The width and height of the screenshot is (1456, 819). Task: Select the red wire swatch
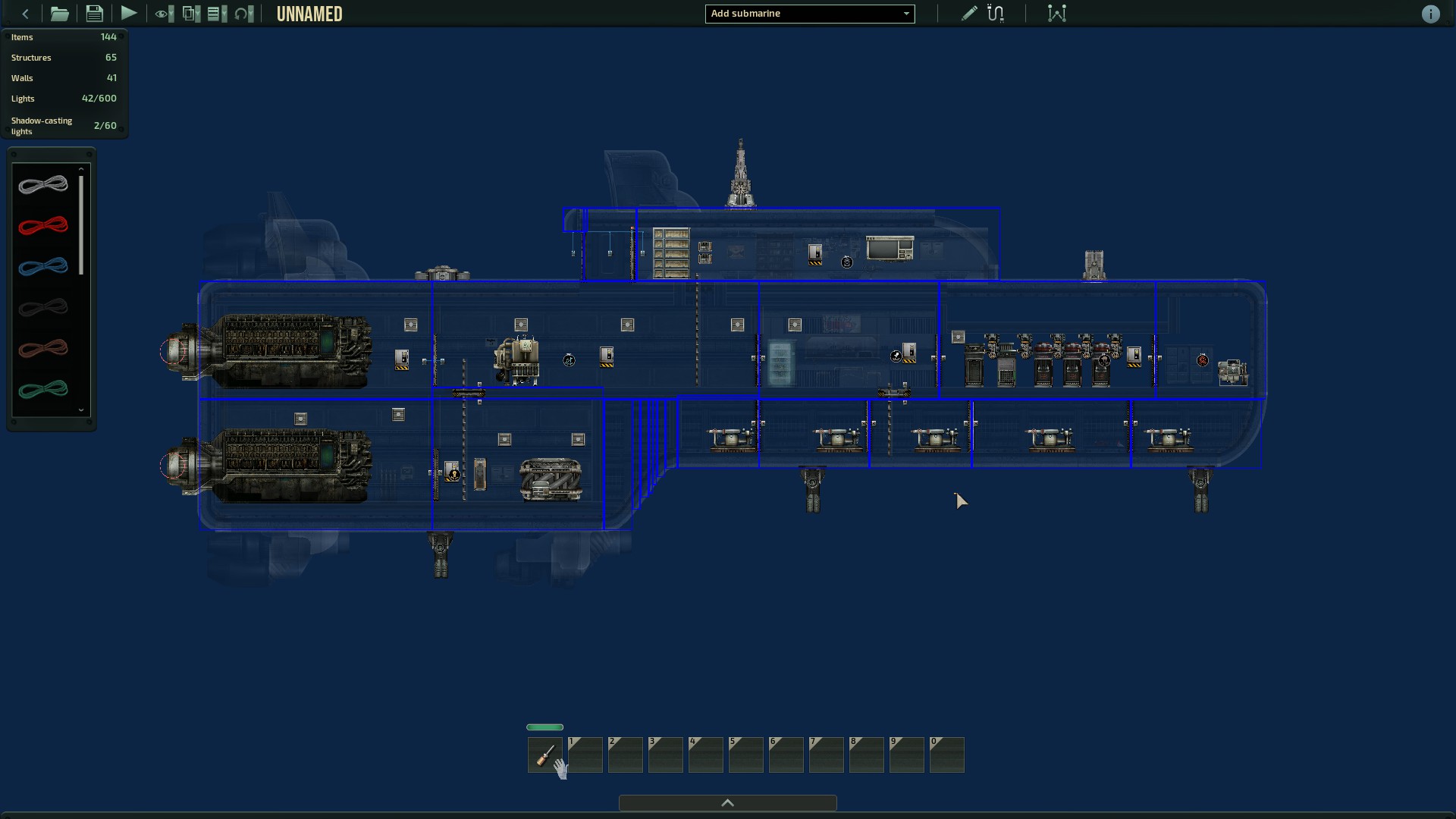[x=42, y=225]
